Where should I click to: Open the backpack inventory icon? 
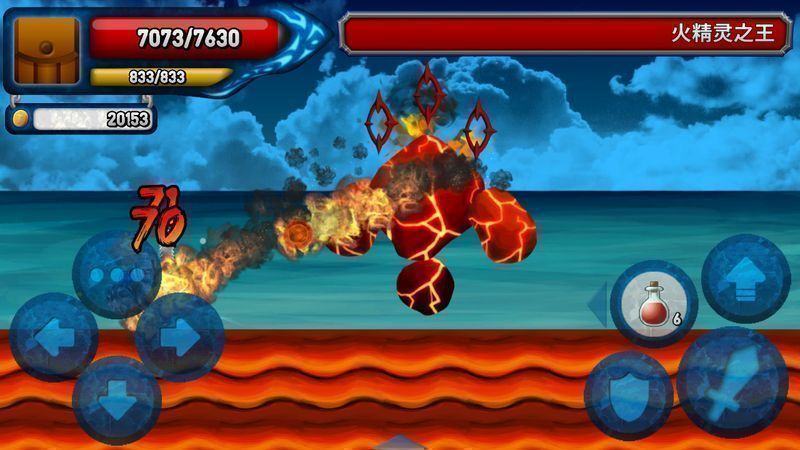point(47,50)
